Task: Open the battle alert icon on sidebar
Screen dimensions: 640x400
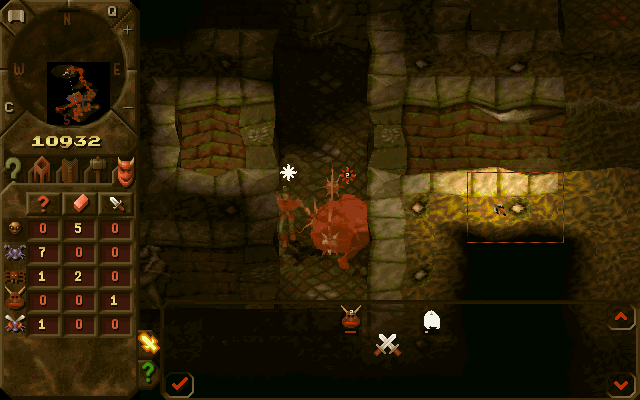Action: 149,343
